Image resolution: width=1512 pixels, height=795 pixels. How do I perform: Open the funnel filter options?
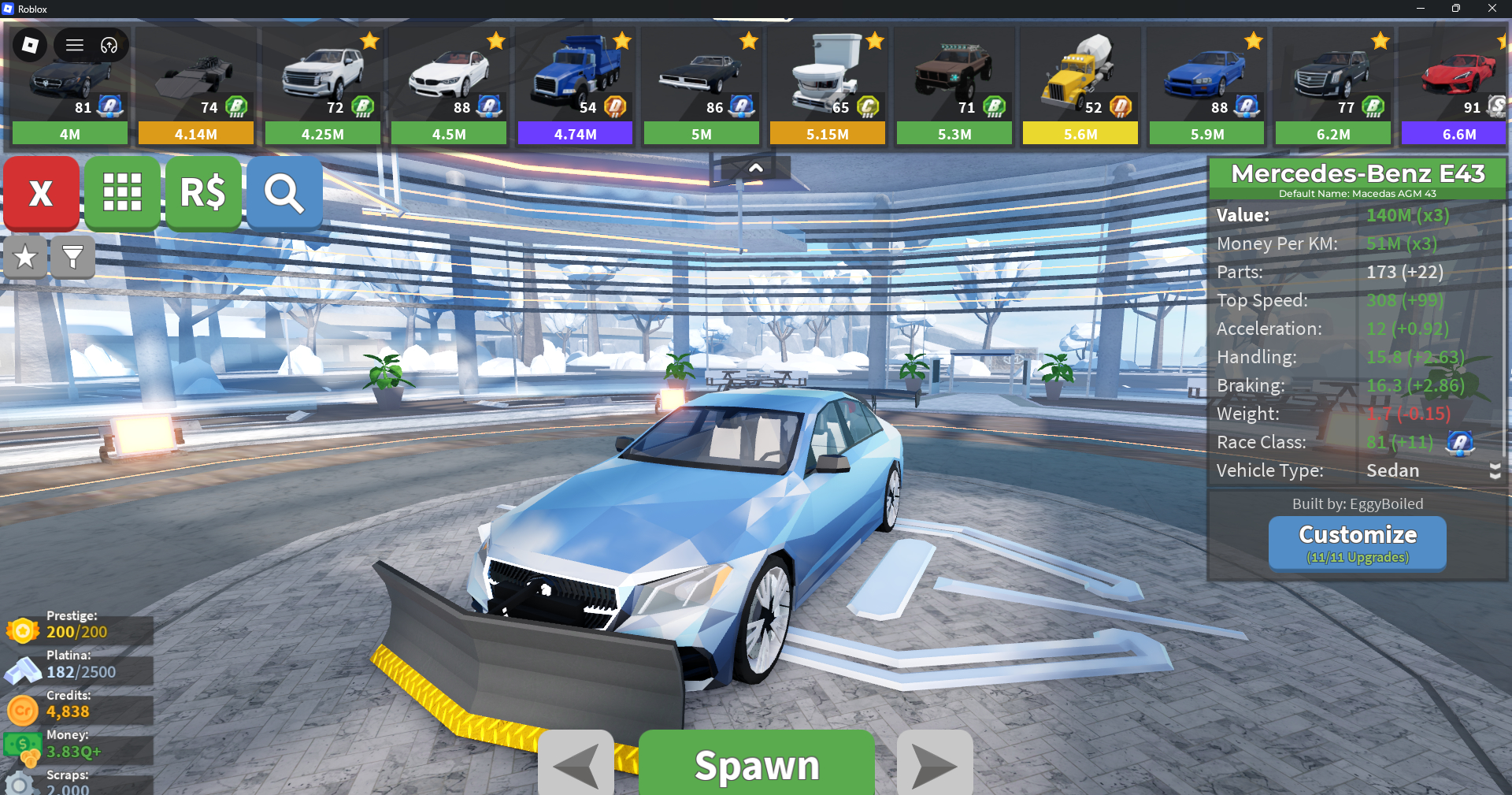coord(72,257)
